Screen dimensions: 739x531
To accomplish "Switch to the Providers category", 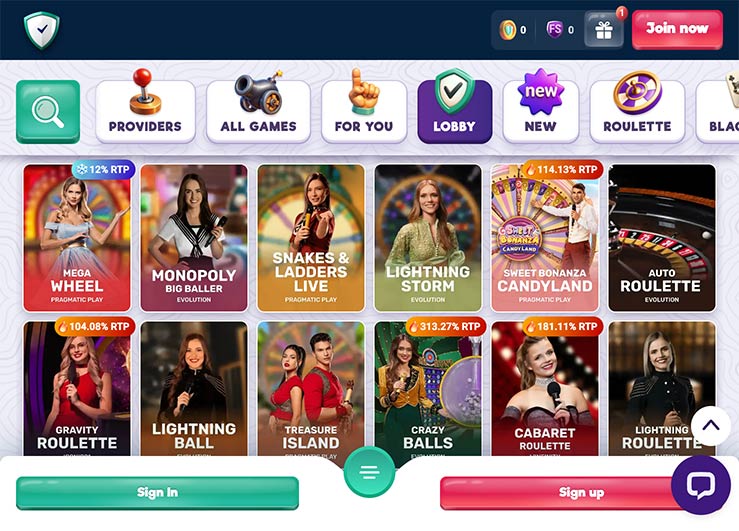I will 145,111.
